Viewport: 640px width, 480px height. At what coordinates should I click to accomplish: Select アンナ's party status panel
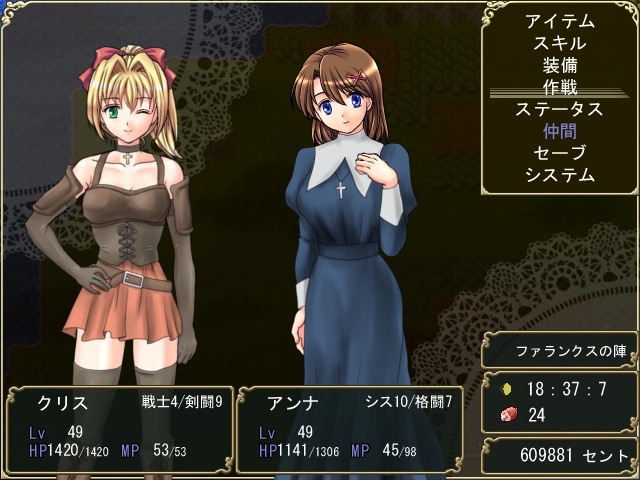[x=349, y=429]
